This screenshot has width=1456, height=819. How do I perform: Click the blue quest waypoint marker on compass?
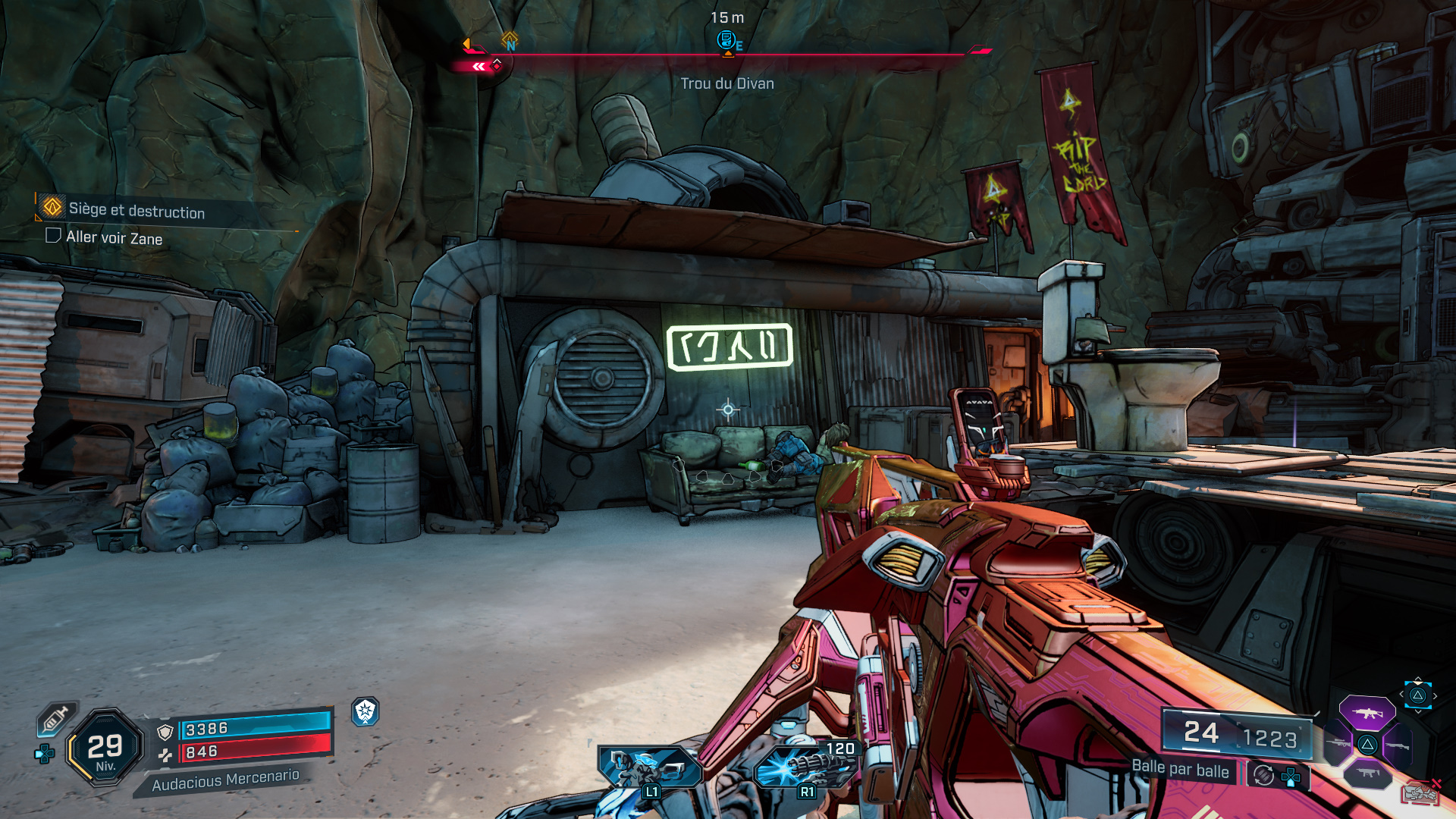coord(726,39)
